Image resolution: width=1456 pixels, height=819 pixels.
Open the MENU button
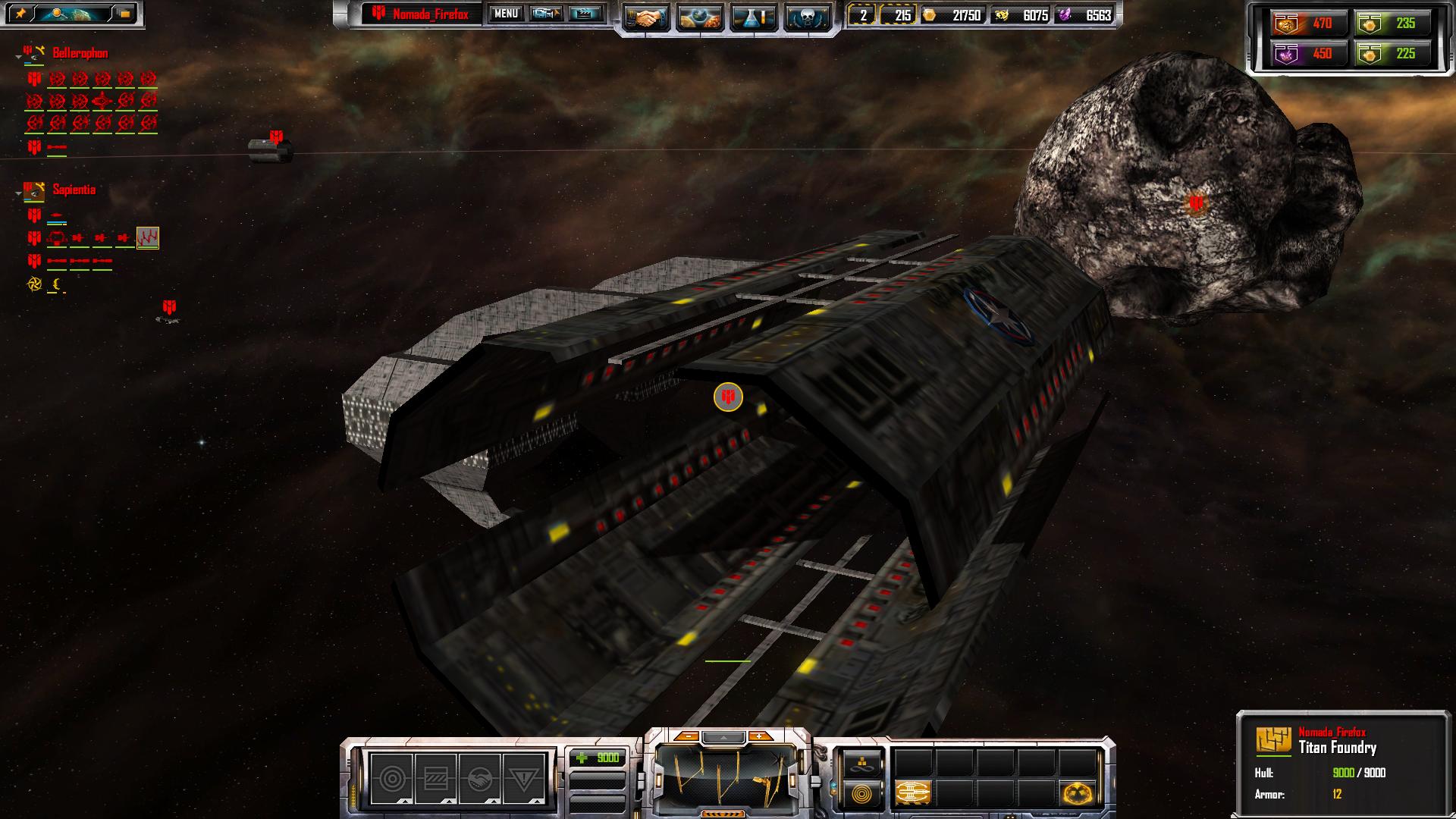click(506, 14)
